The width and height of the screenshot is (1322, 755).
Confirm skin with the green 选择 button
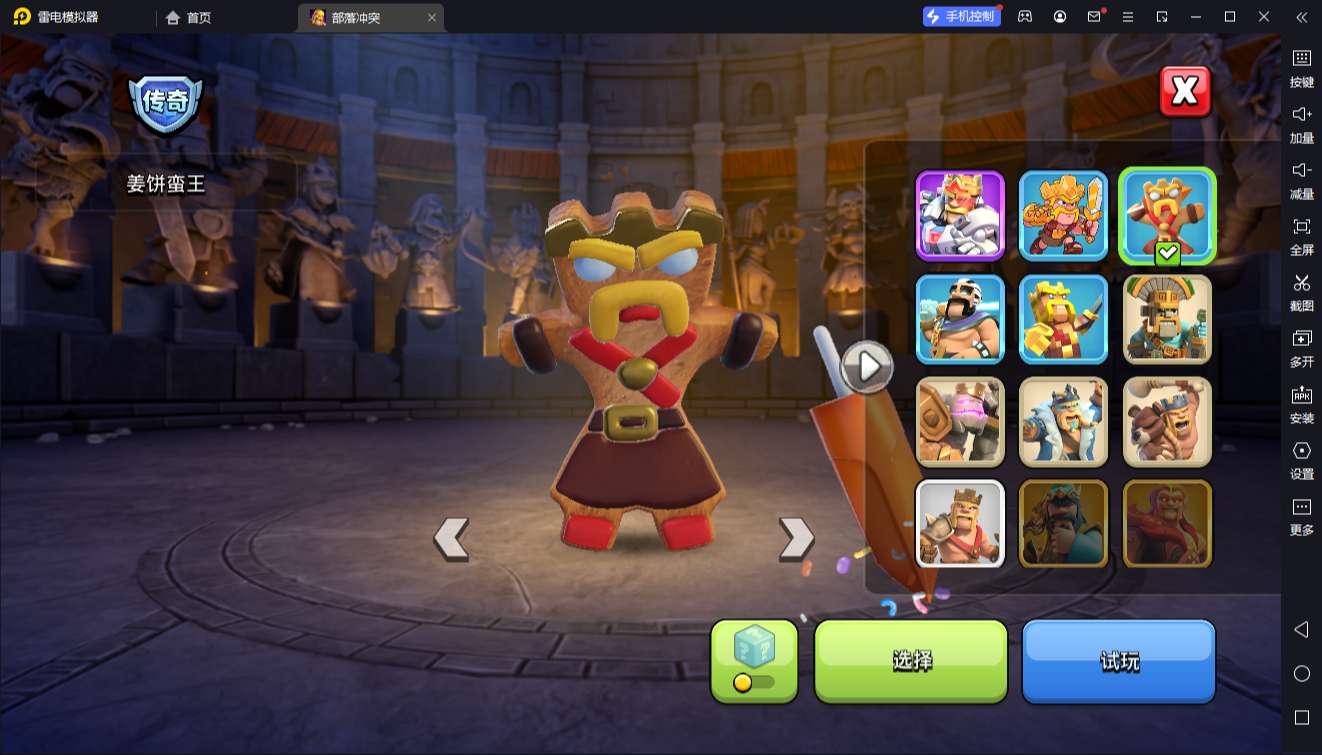[911, 660]
